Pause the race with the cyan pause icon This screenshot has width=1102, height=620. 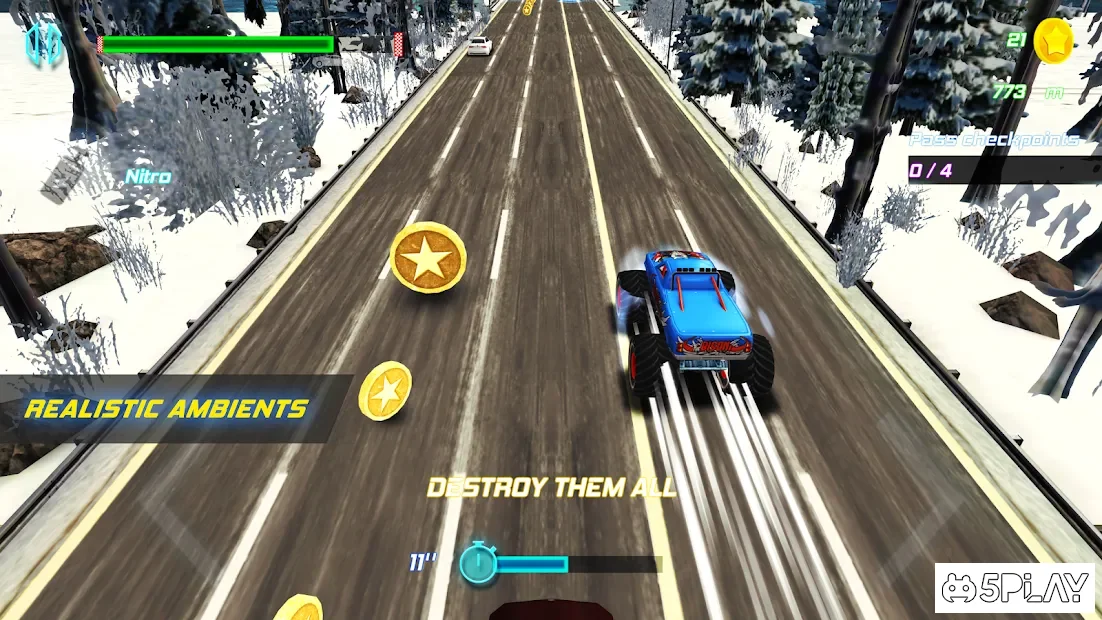click(43, 45)
